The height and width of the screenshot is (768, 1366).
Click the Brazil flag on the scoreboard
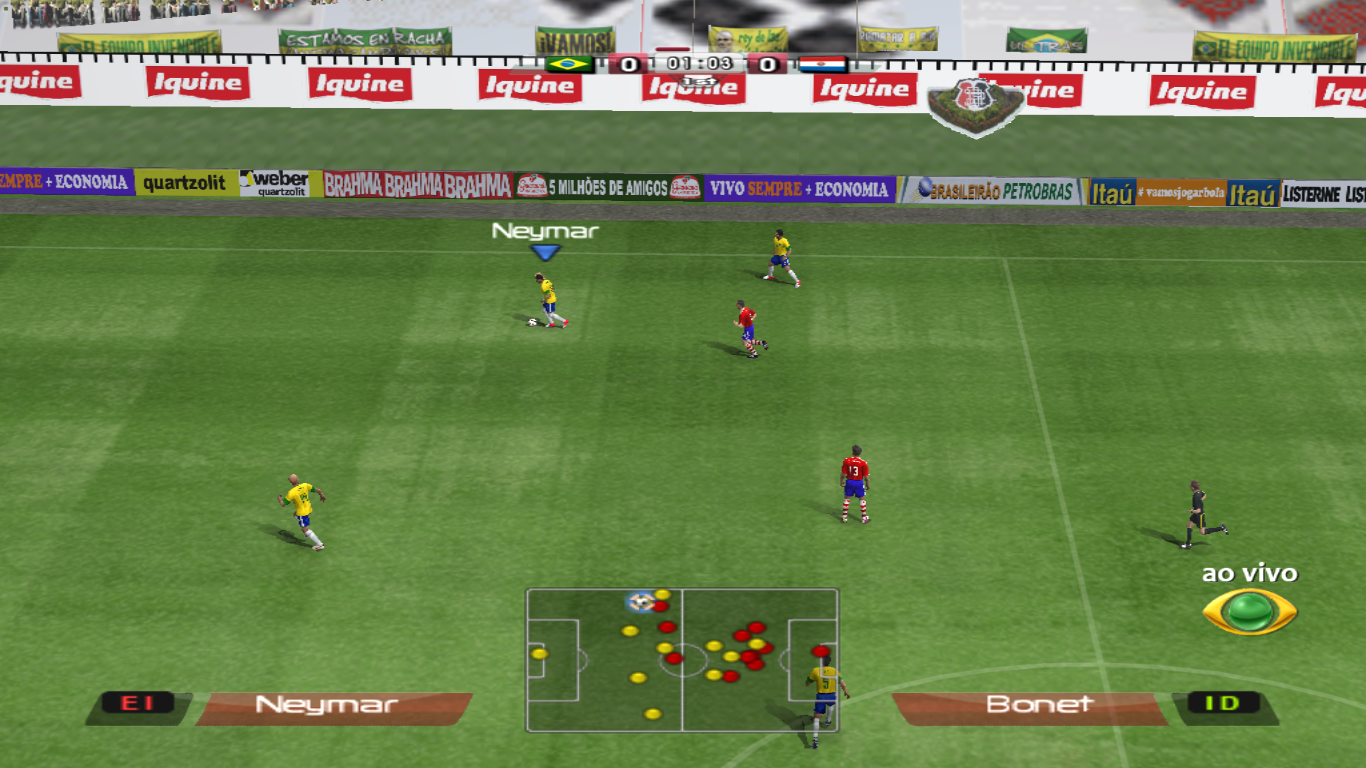pyautogui.click(x=570, y=64)
